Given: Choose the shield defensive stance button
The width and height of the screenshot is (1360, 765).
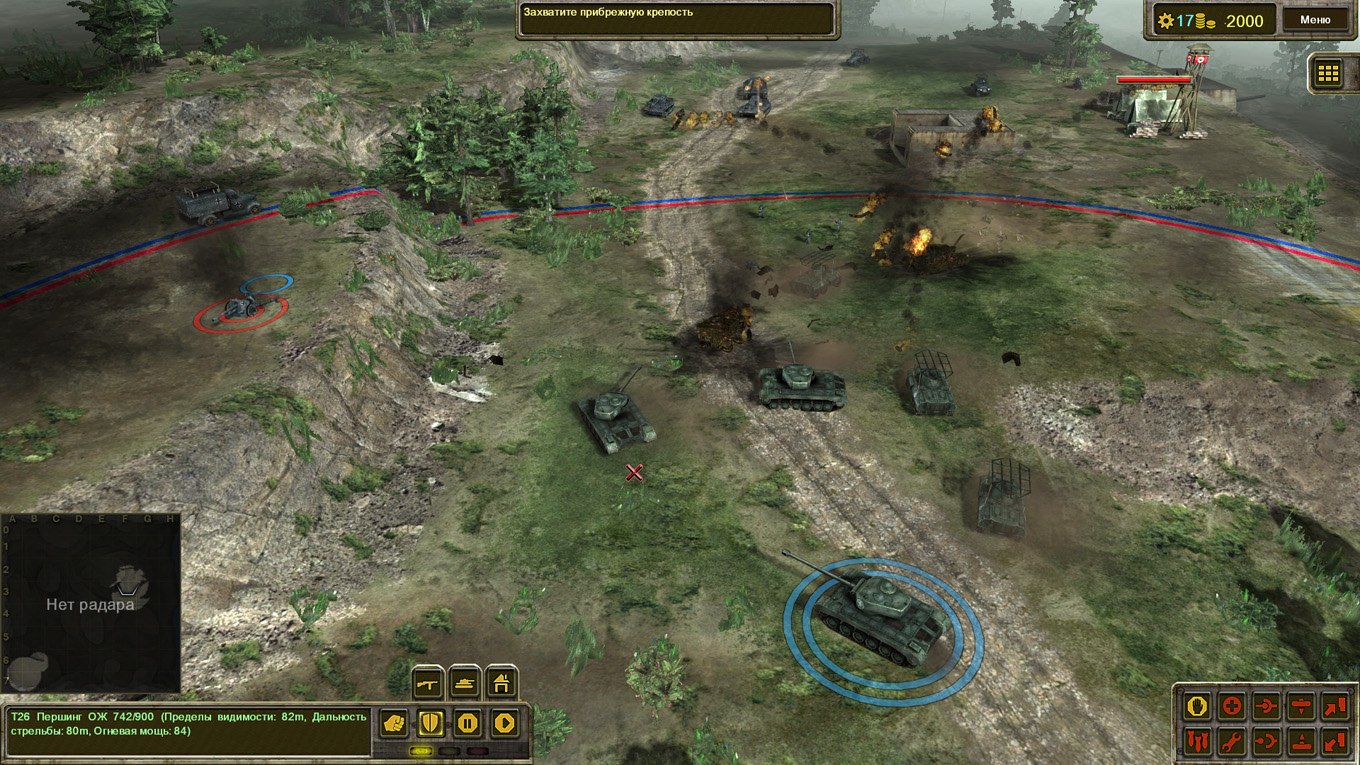Looking at the screenshot, I should (x=431, y=722).
